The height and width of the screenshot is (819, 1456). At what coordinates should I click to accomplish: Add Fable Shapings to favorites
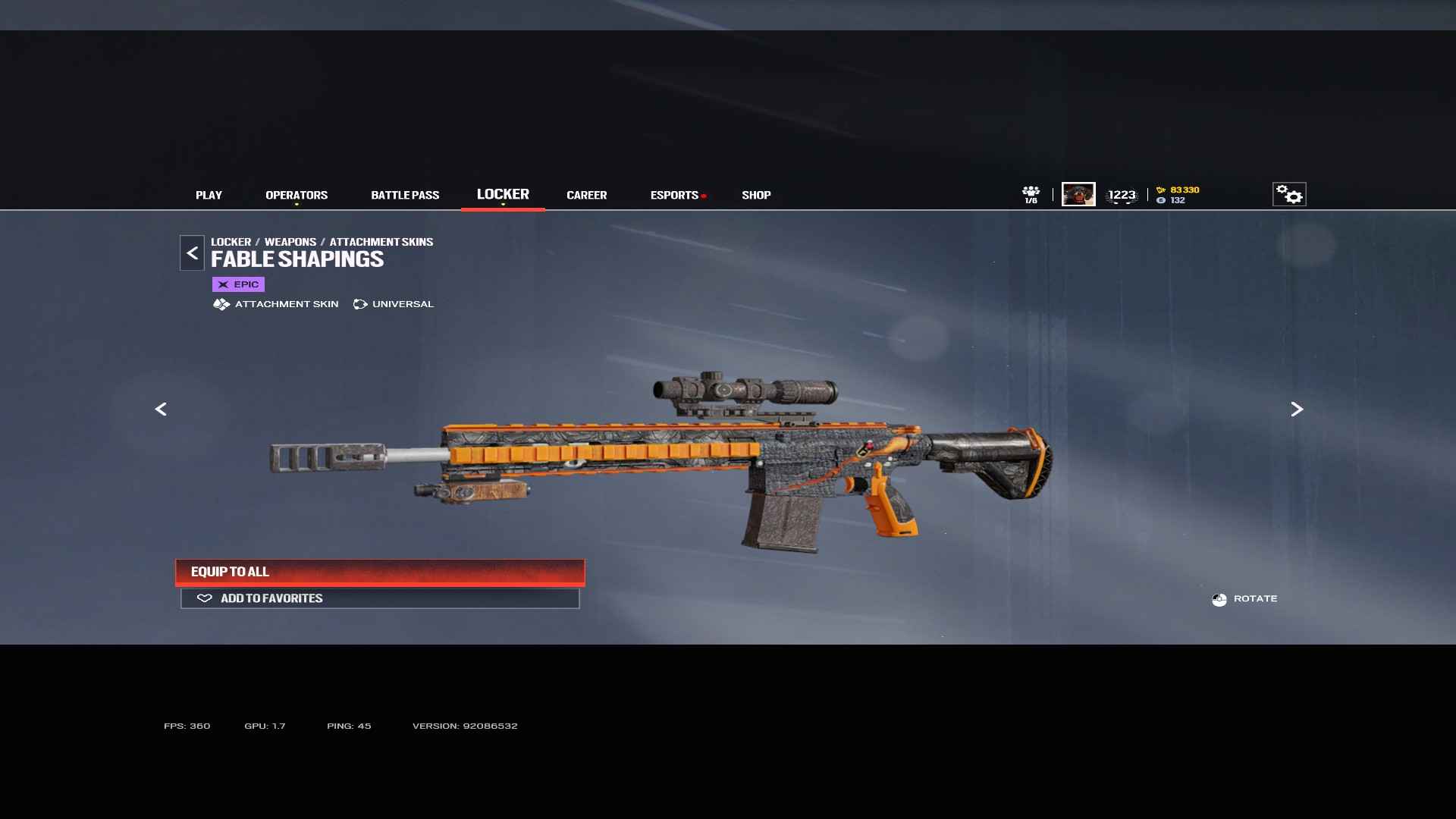point(380,598)
